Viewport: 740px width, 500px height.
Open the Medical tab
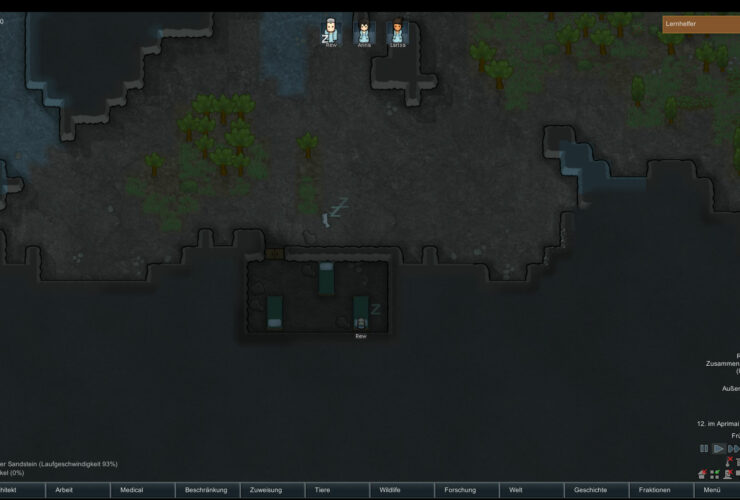pos(132,490)
